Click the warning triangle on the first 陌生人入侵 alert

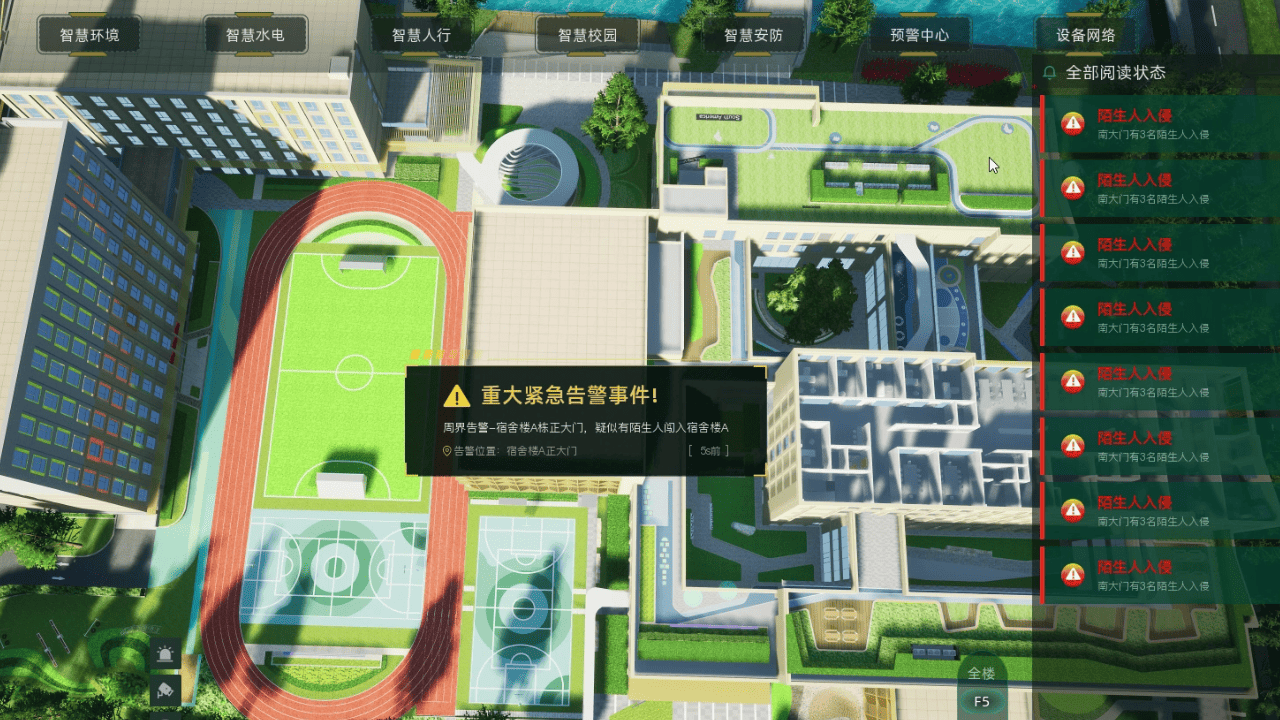pos(1073,122)
